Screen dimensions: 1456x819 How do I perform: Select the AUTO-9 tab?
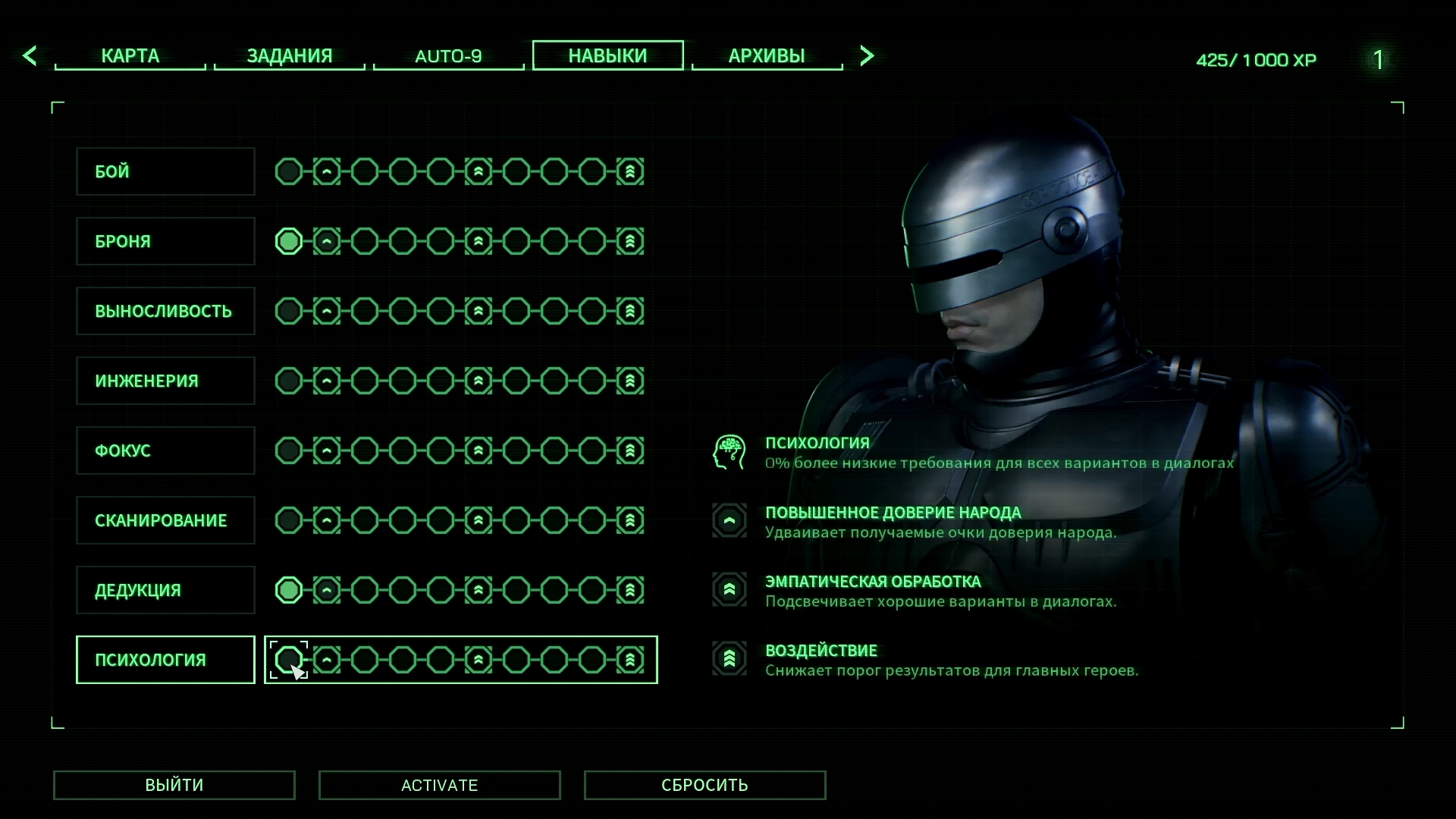click(448, 56)
